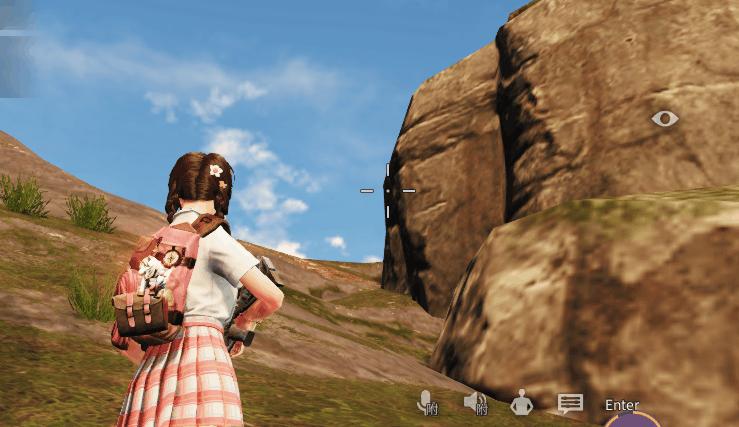
Task: Click the eye free-look icon
Action: click(x=665, y=119)
